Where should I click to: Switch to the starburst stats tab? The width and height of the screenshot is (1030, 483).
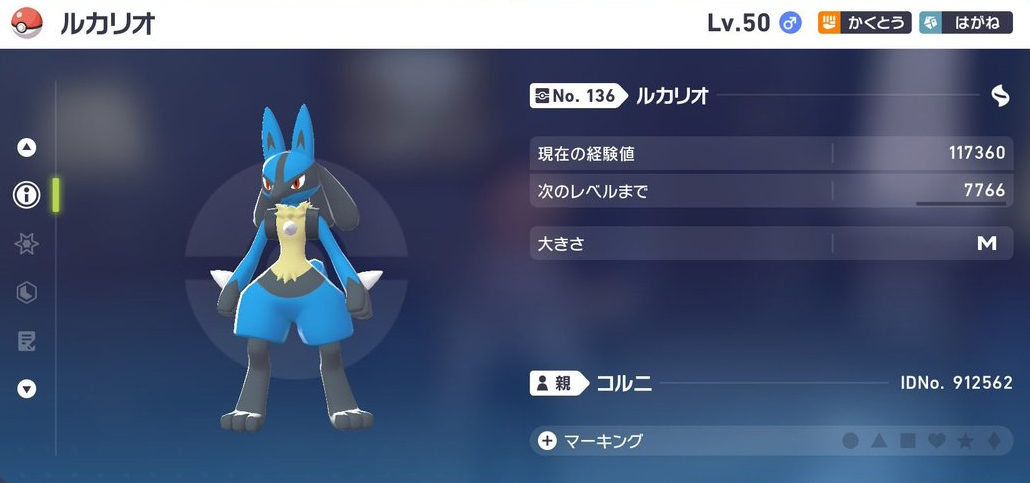click(27, 244)
